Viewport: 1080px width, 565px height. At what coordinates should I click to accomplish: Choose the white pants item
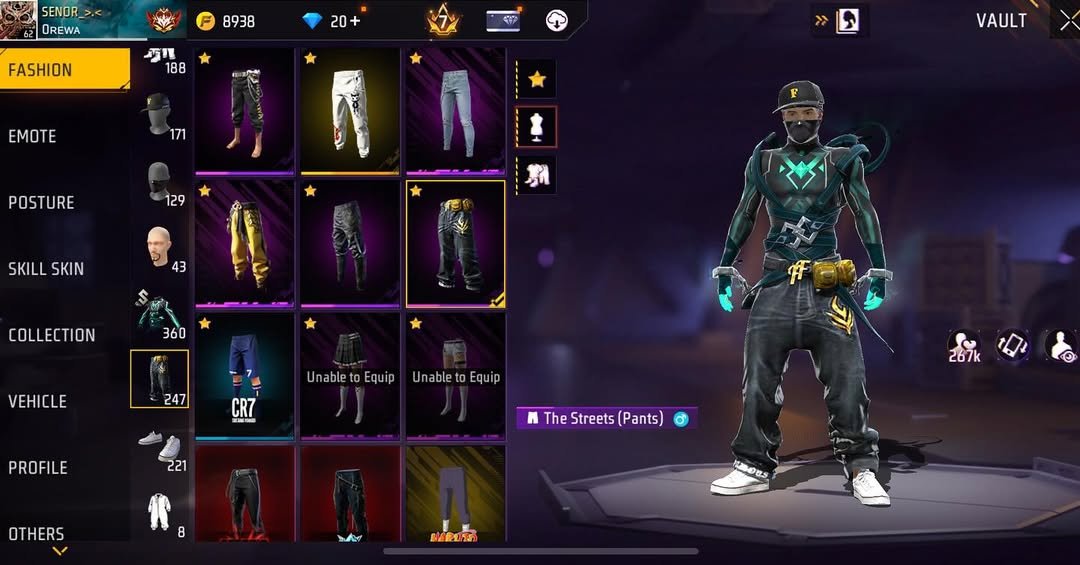pos(350,110)
